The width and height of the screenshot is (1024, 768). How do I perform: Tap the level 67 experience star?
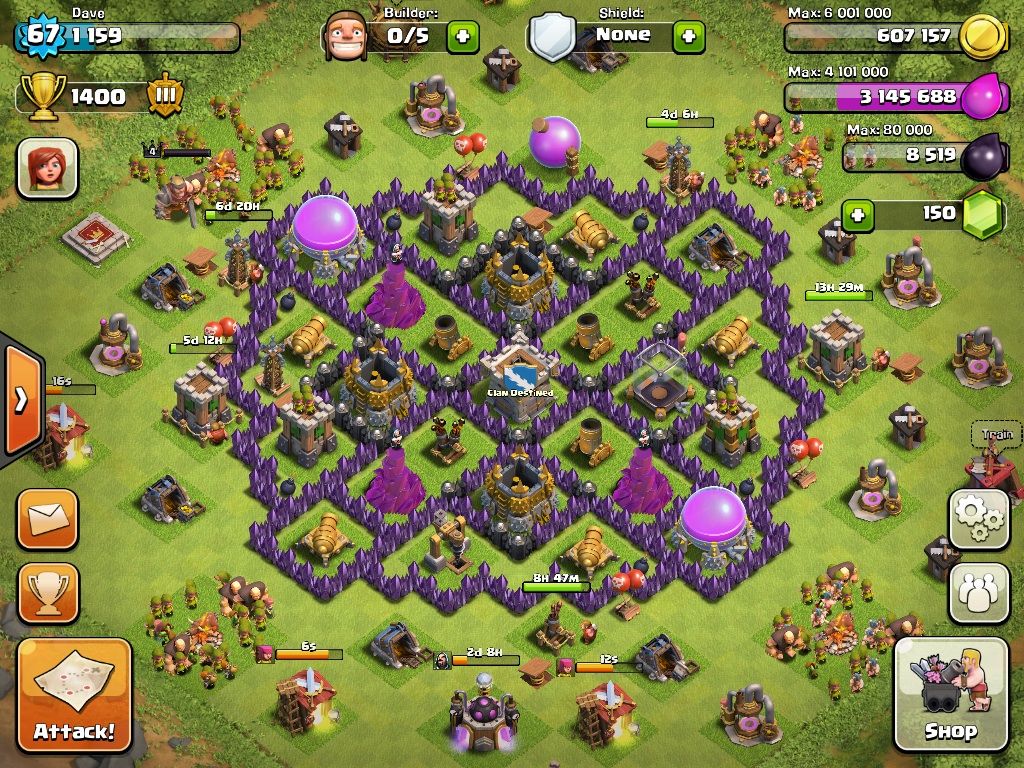41,36
